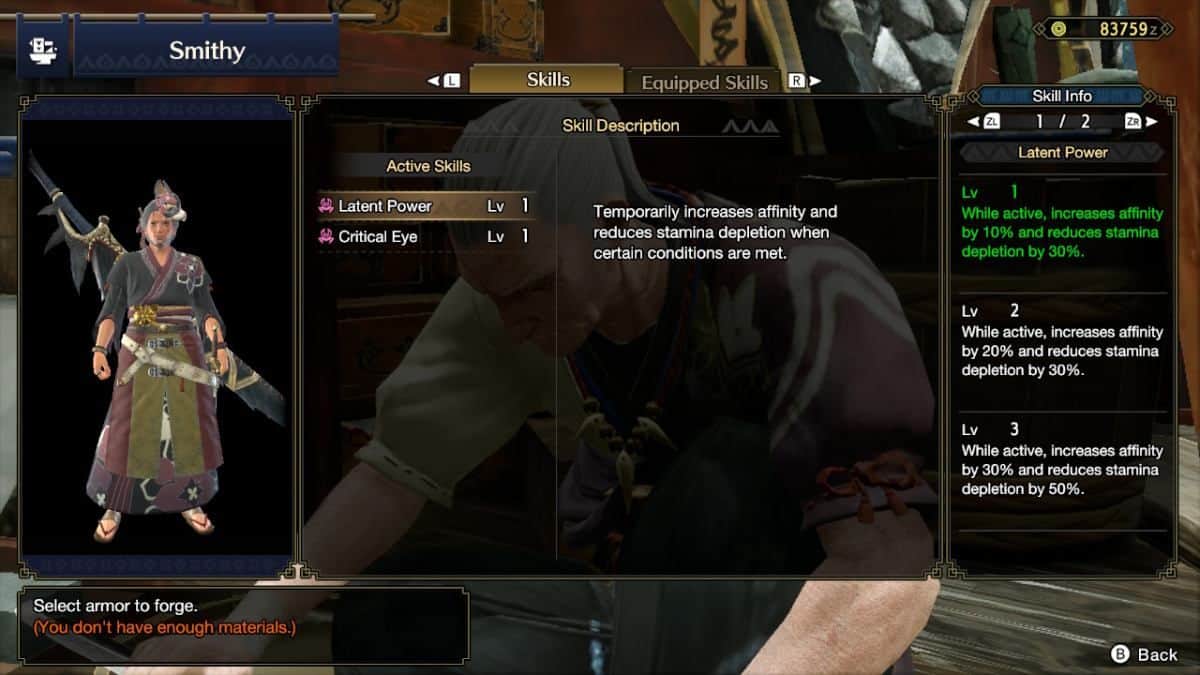
Task: Cycle tabs with the left arrow
Action: 443,81
